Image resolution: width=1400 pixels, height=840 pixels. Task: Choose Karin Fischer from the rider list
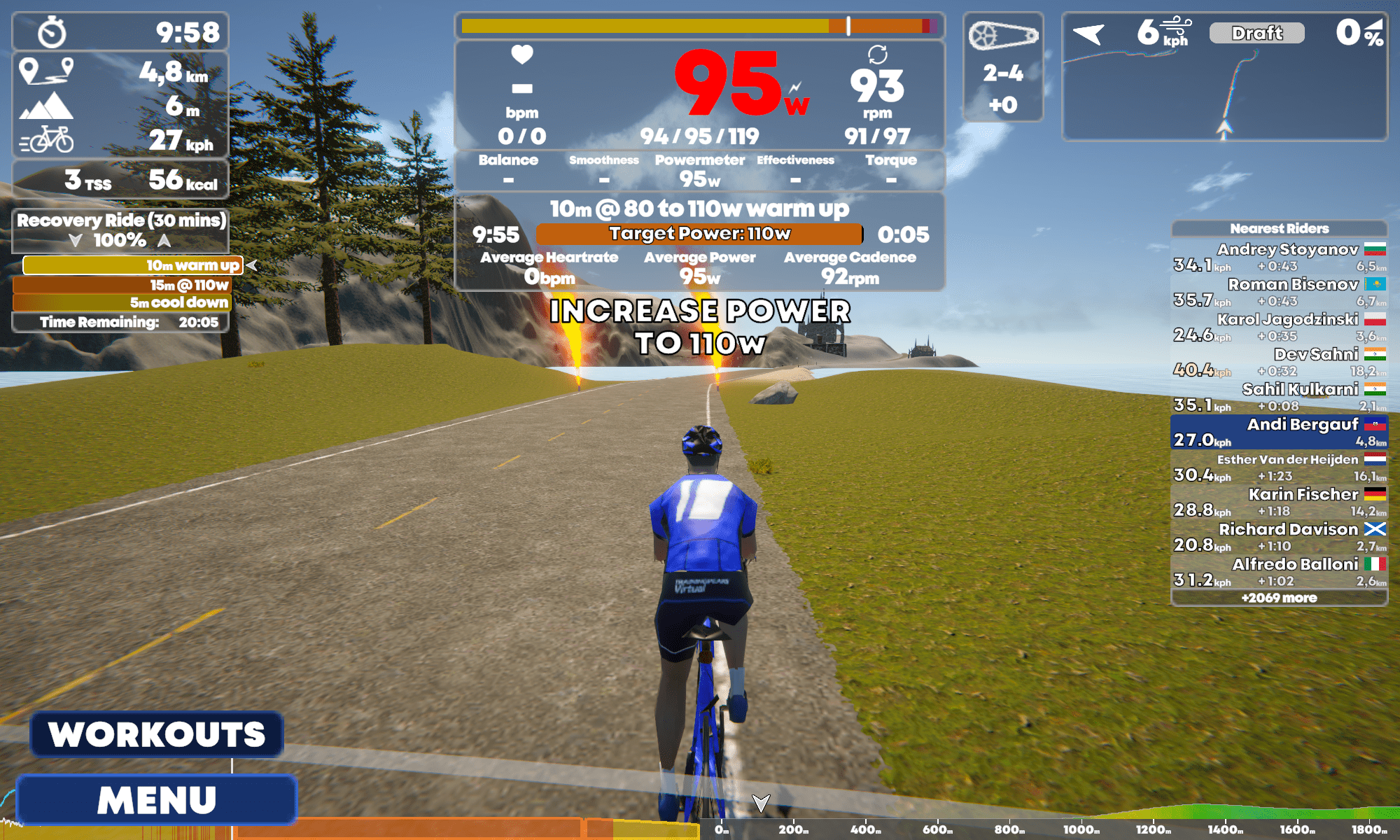pos(1279,502)
